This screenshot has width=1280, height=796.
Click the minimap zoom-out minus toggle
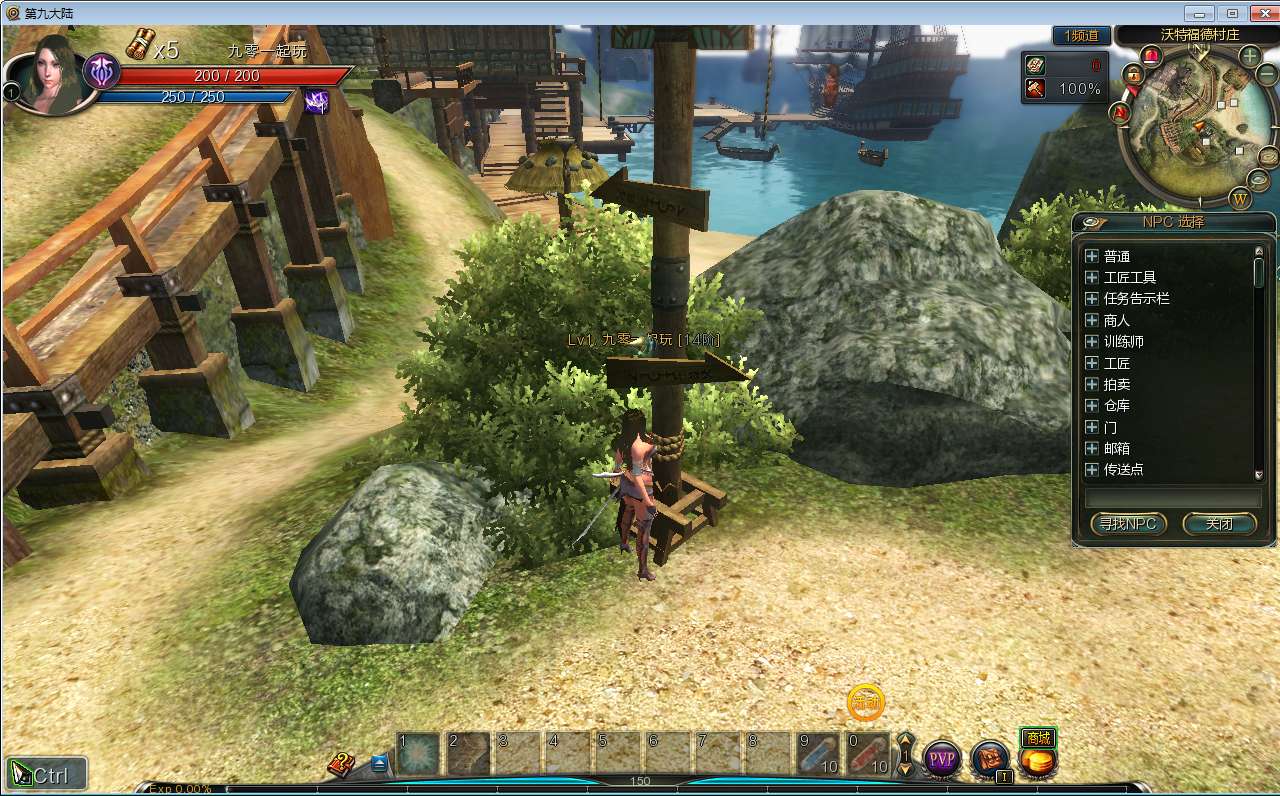tap(1264, 73)
